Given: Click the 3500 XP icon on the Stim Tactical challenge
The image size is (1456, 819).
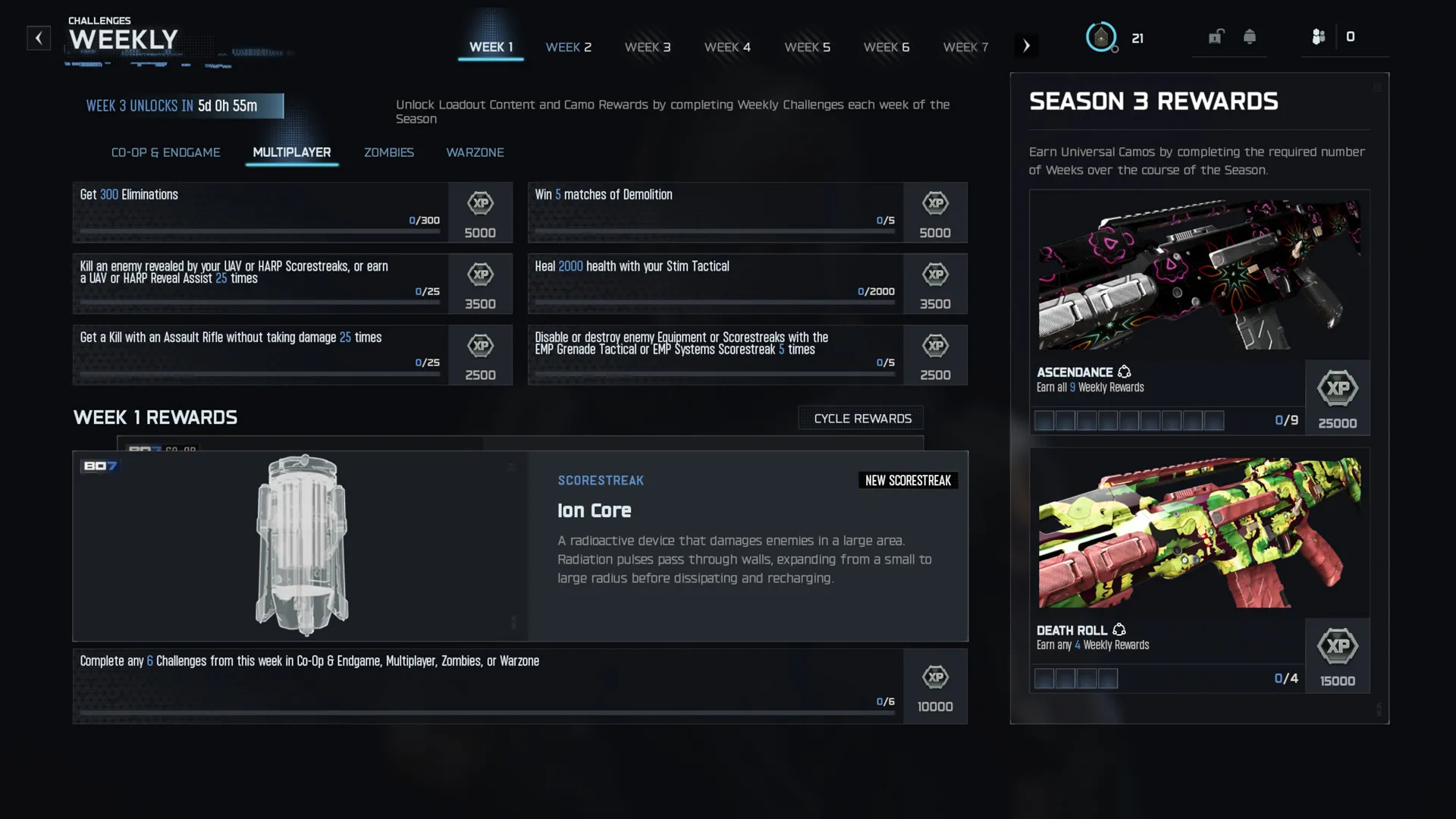Looking at the screenshot, I should click(x=935, y=284).
